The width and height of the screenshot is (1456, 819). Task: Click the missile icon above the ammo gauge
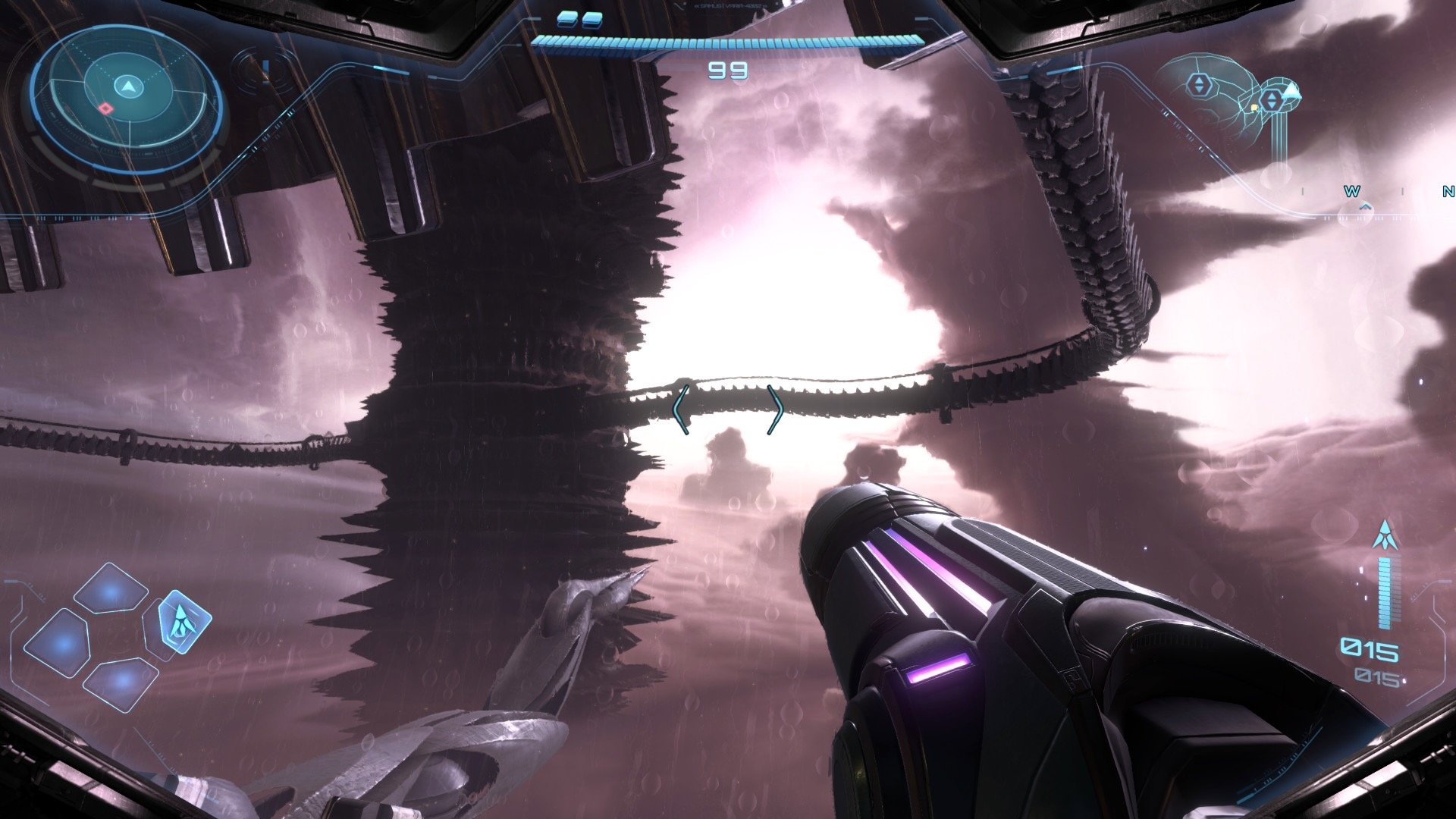coord(1385,535)
